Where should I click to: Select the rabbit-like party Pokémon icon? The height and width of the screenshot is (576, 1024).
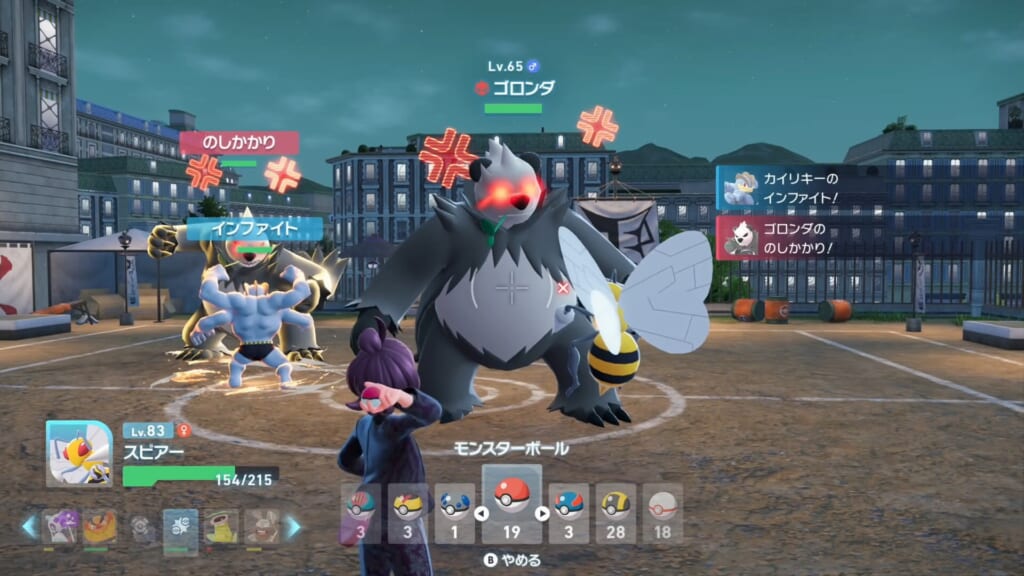pos(262,527)
